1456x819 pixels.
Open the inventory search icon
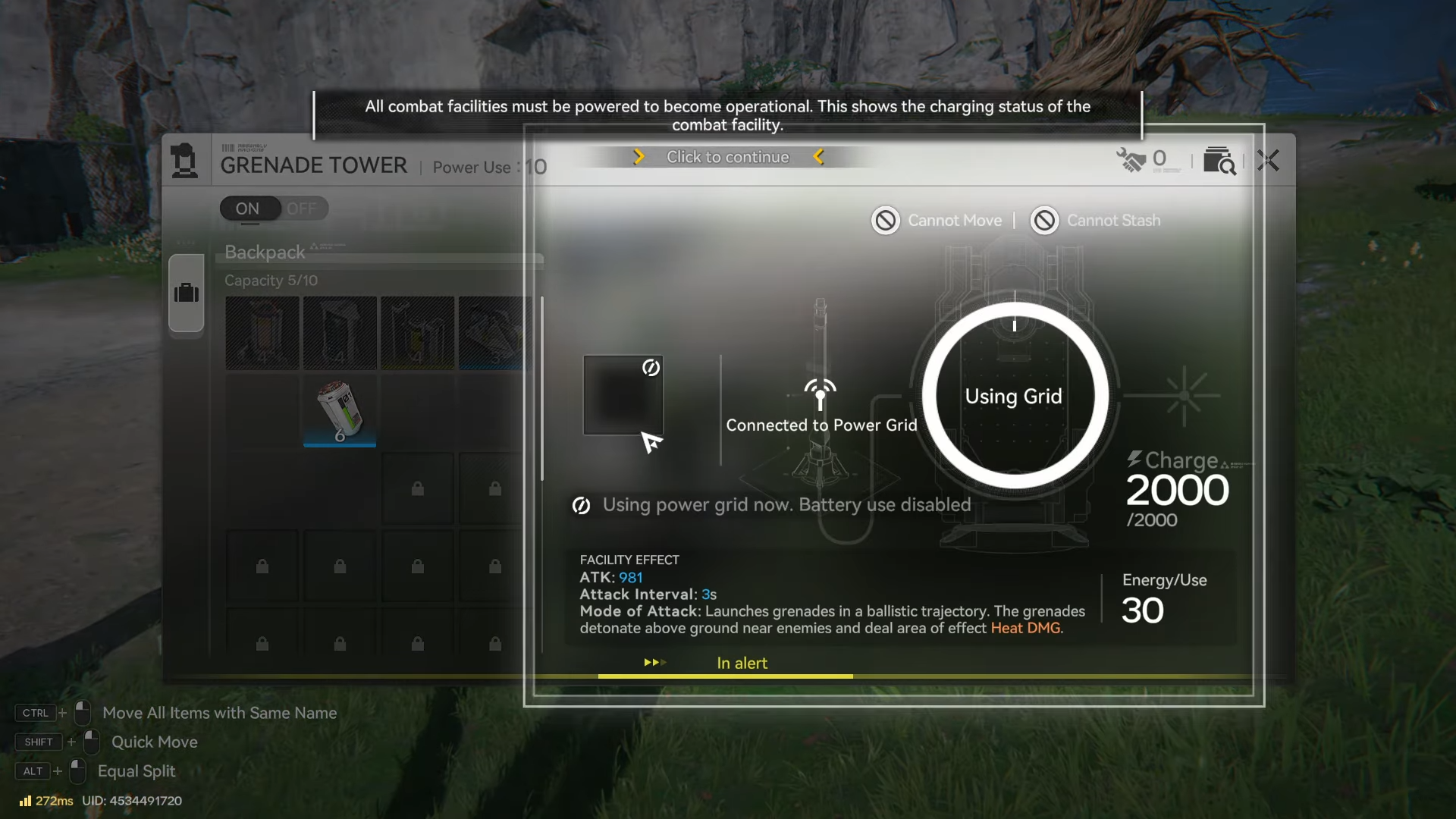(1219, 161)
